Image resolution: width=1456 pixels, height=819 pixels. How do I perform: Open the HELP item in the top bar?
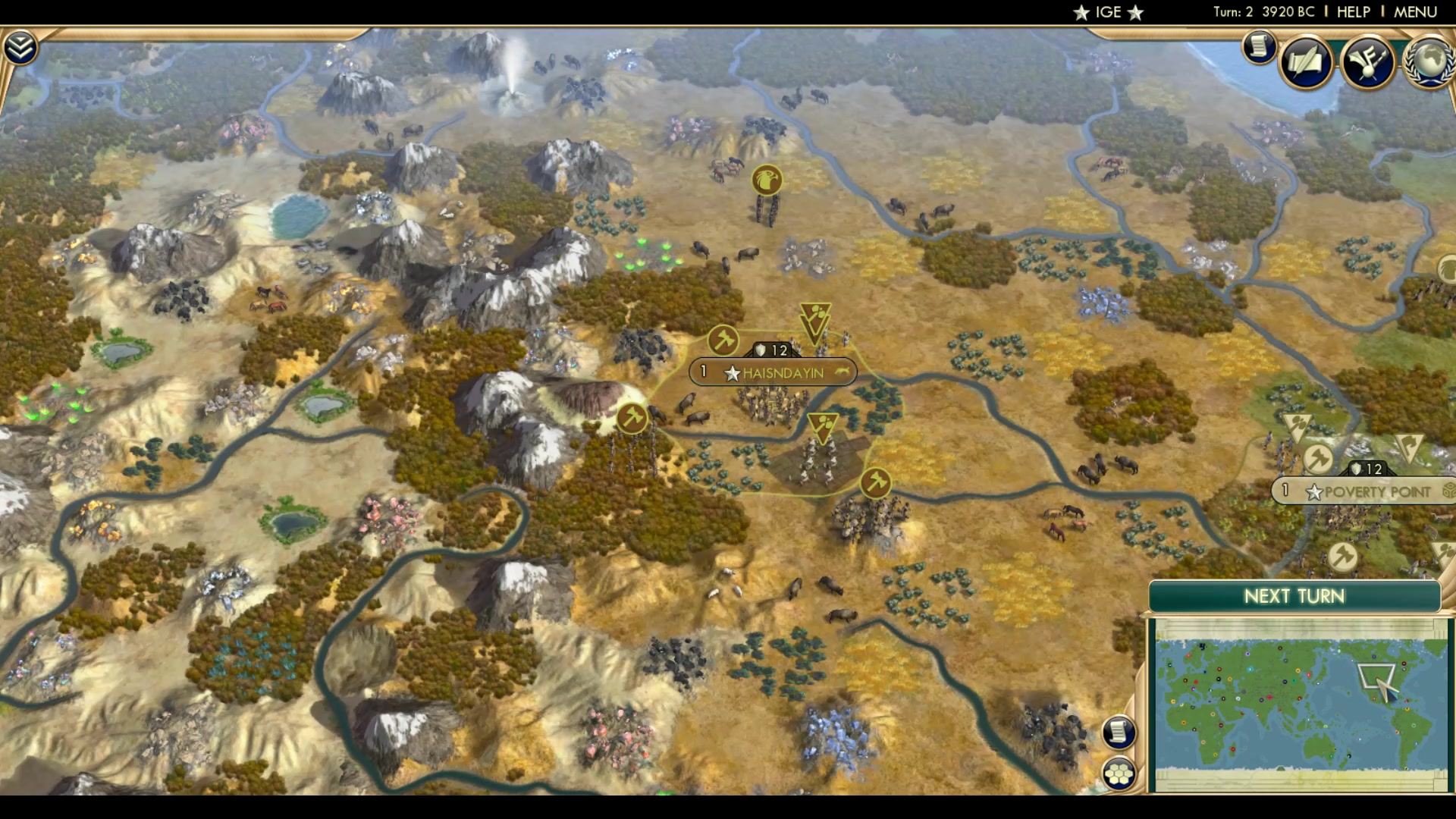pyautogui.click(x=1353, y=11)
